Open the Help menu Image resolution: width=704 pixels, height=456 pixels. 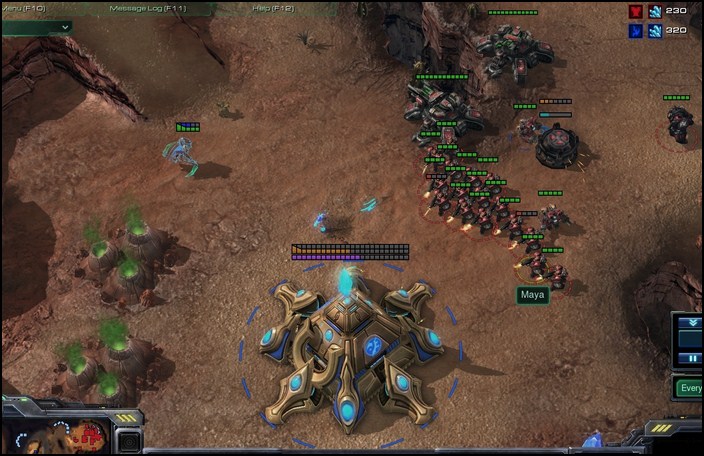point(271,8)
